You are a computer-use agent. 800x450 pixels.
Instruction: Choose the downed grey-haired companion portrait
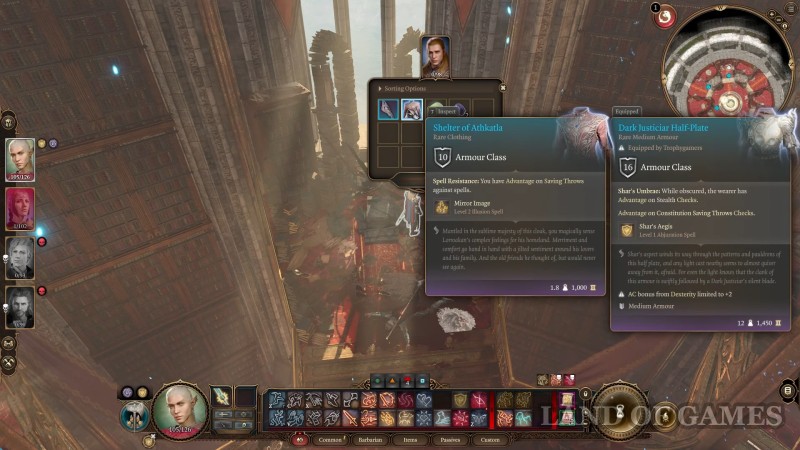[20, 257]
